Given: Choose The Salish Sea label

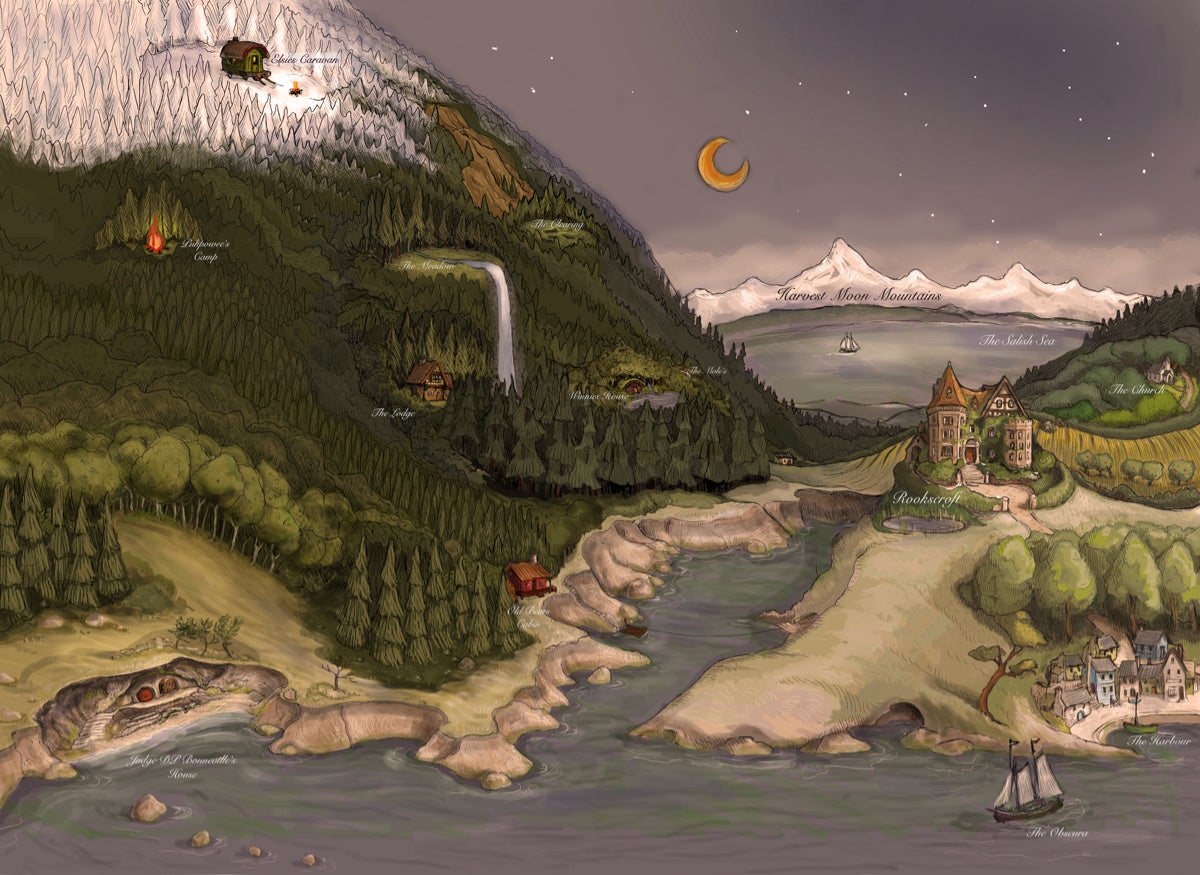Looking at the screenshot, I should coord(1017,341).
